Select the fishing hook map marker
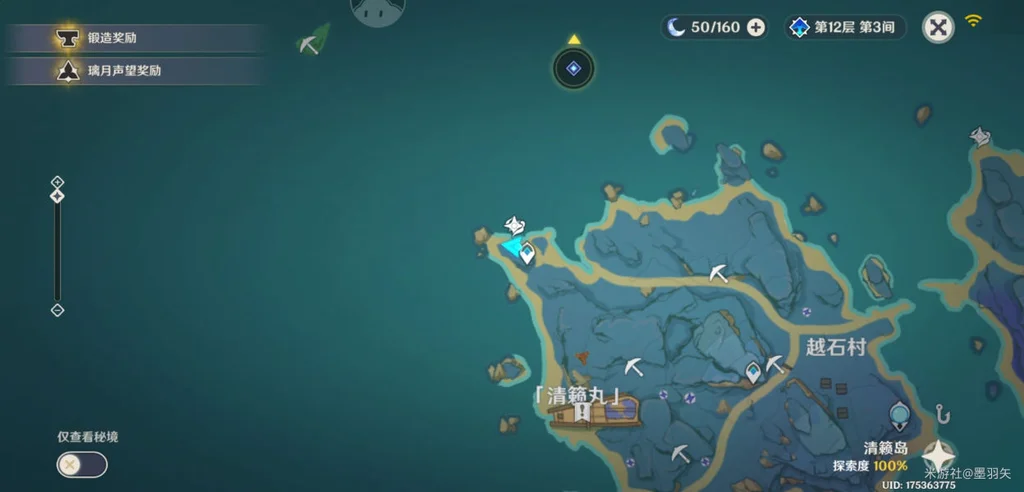The image size is (1024, 492). pyautogui.click(x=941, y=413)
